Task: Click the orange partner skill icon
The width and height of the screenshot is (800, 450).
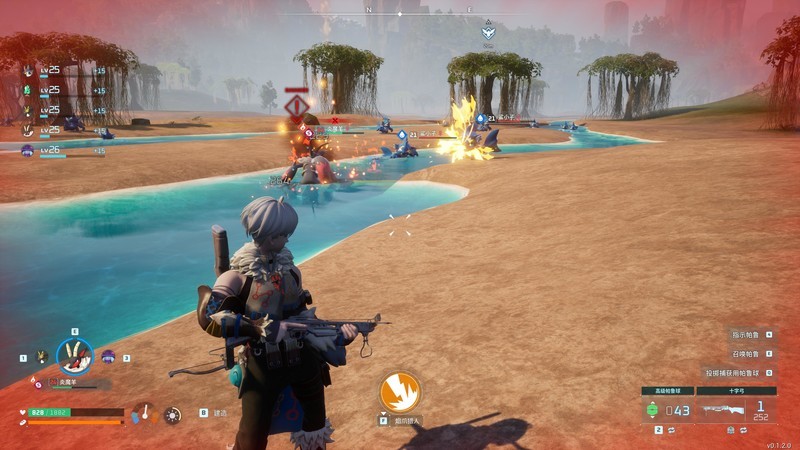Action: pos(400,392)
